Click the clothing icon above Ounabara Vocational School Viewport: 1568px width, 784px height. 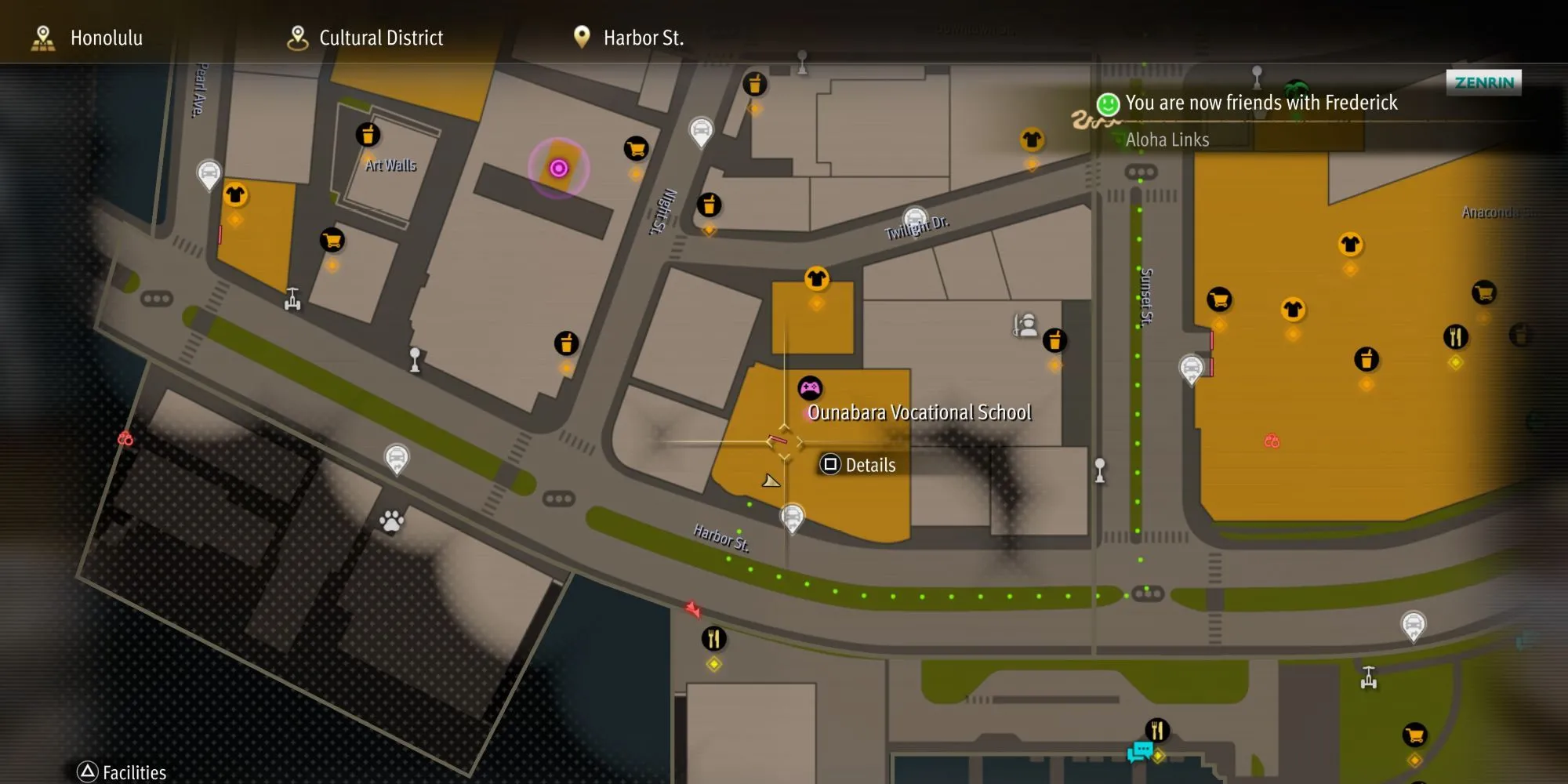[816, 278]
